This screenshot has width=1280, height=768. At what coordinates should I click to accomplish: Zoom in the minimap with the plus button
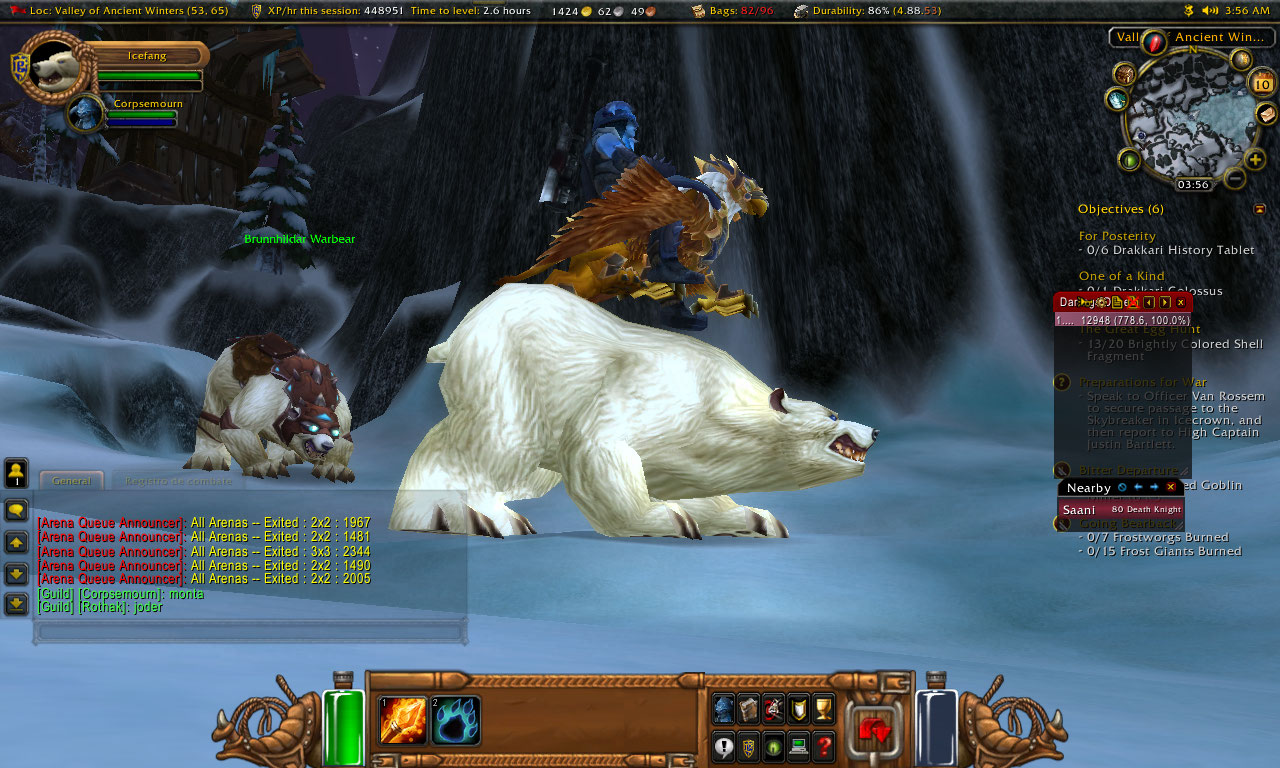[1255, 160]
